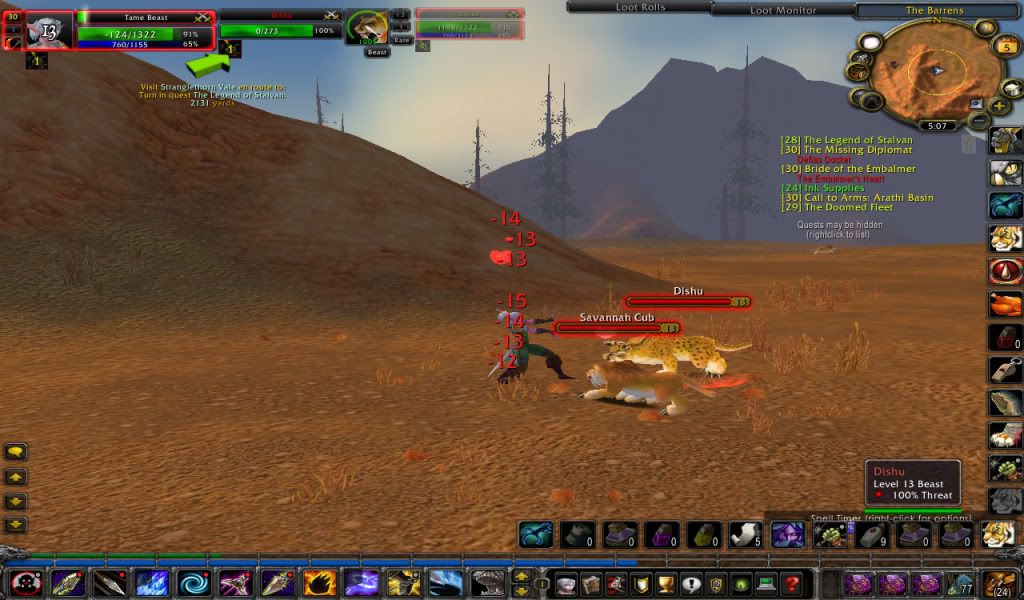
Task: Open the red question mark help button
Action: [791, 583]
